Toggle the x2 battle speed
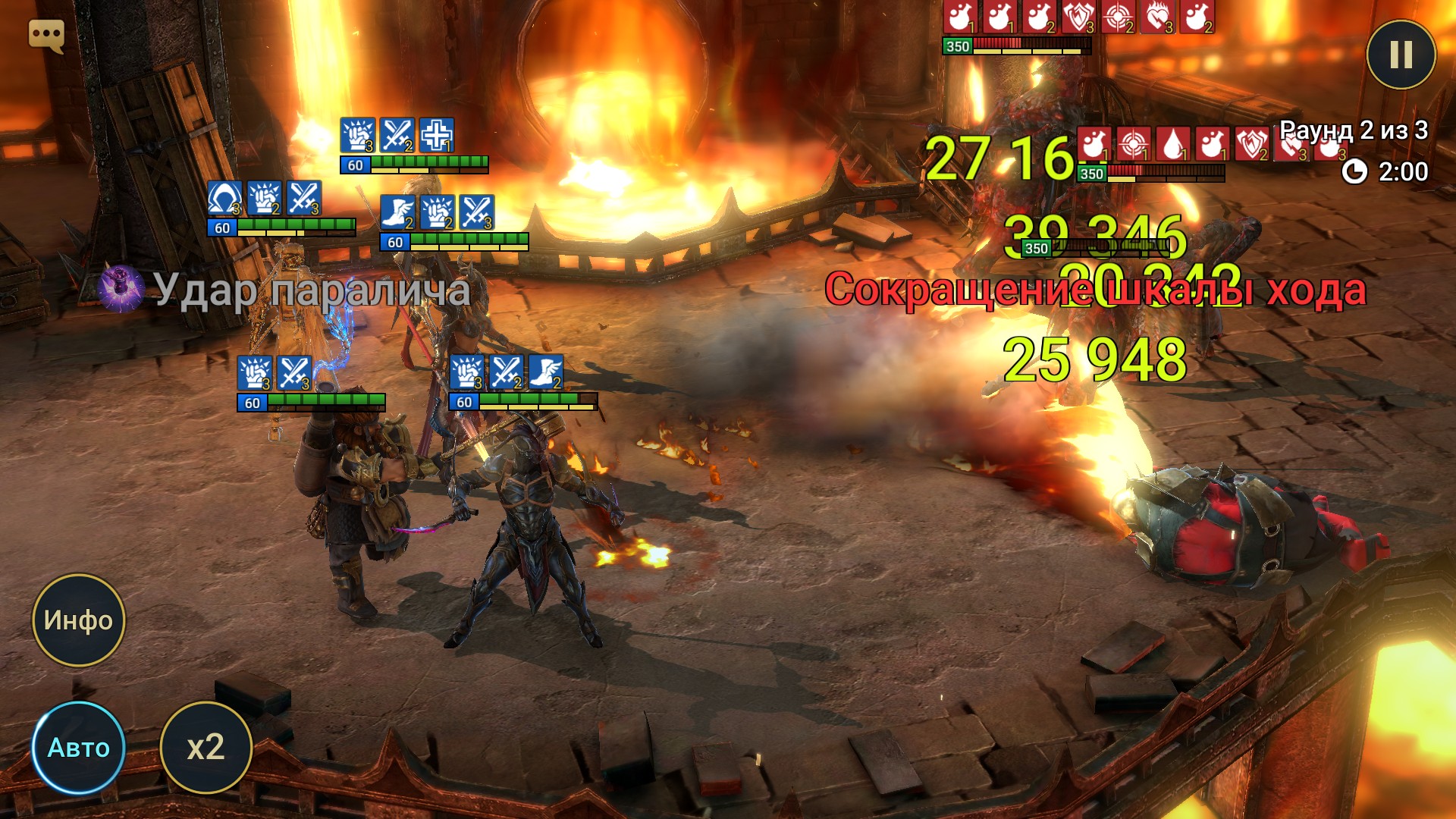This screenshot has width=1456, height=819. (x=206, y=748)
